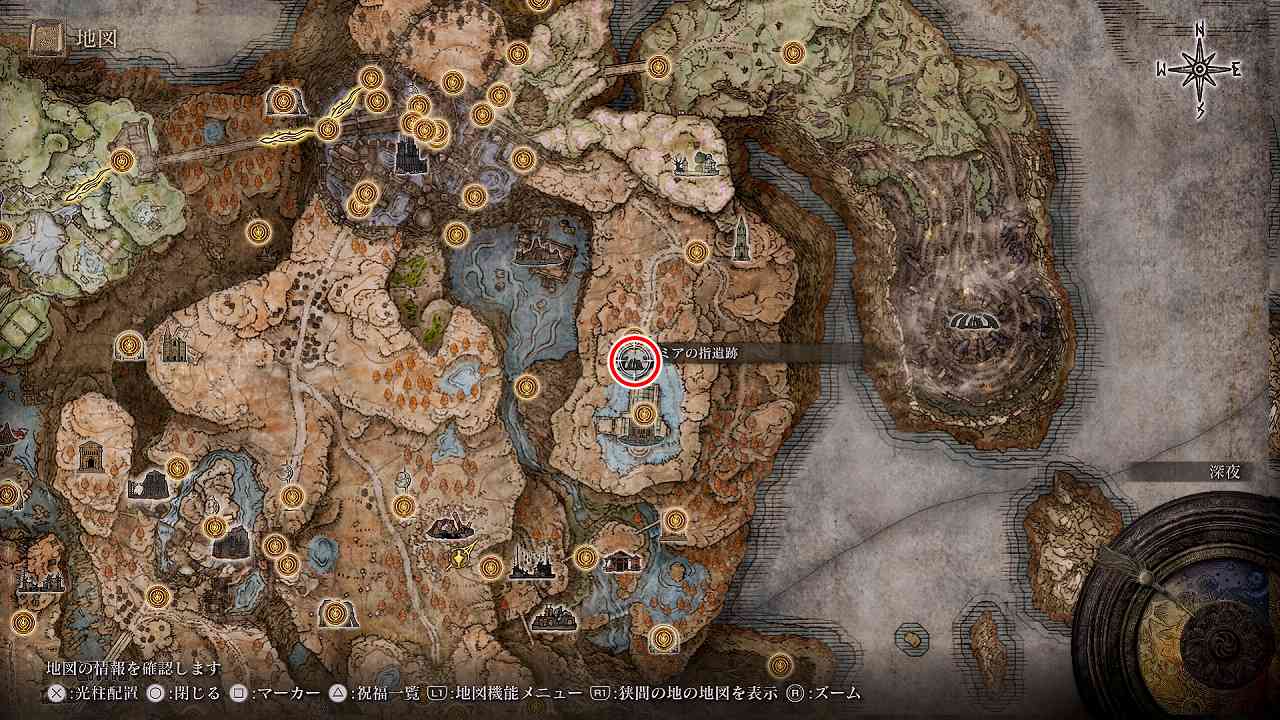The height and width of the screenshot is (720, 1280).
Task: Select the yellow light-pillar beacon marker
Action: [459, 558]
